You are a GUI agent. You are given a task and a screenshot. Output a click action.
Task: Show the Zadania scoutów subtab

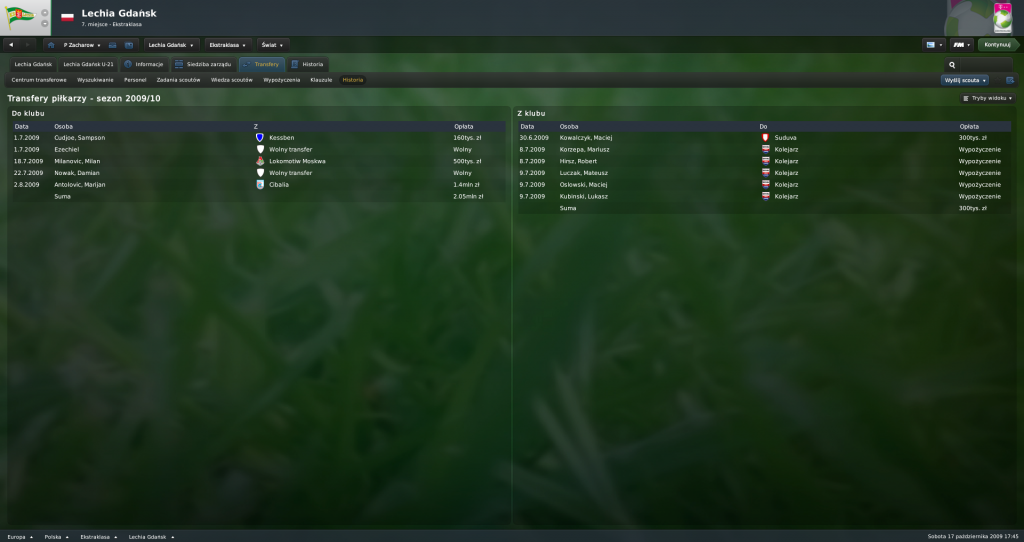pos(178,79)
